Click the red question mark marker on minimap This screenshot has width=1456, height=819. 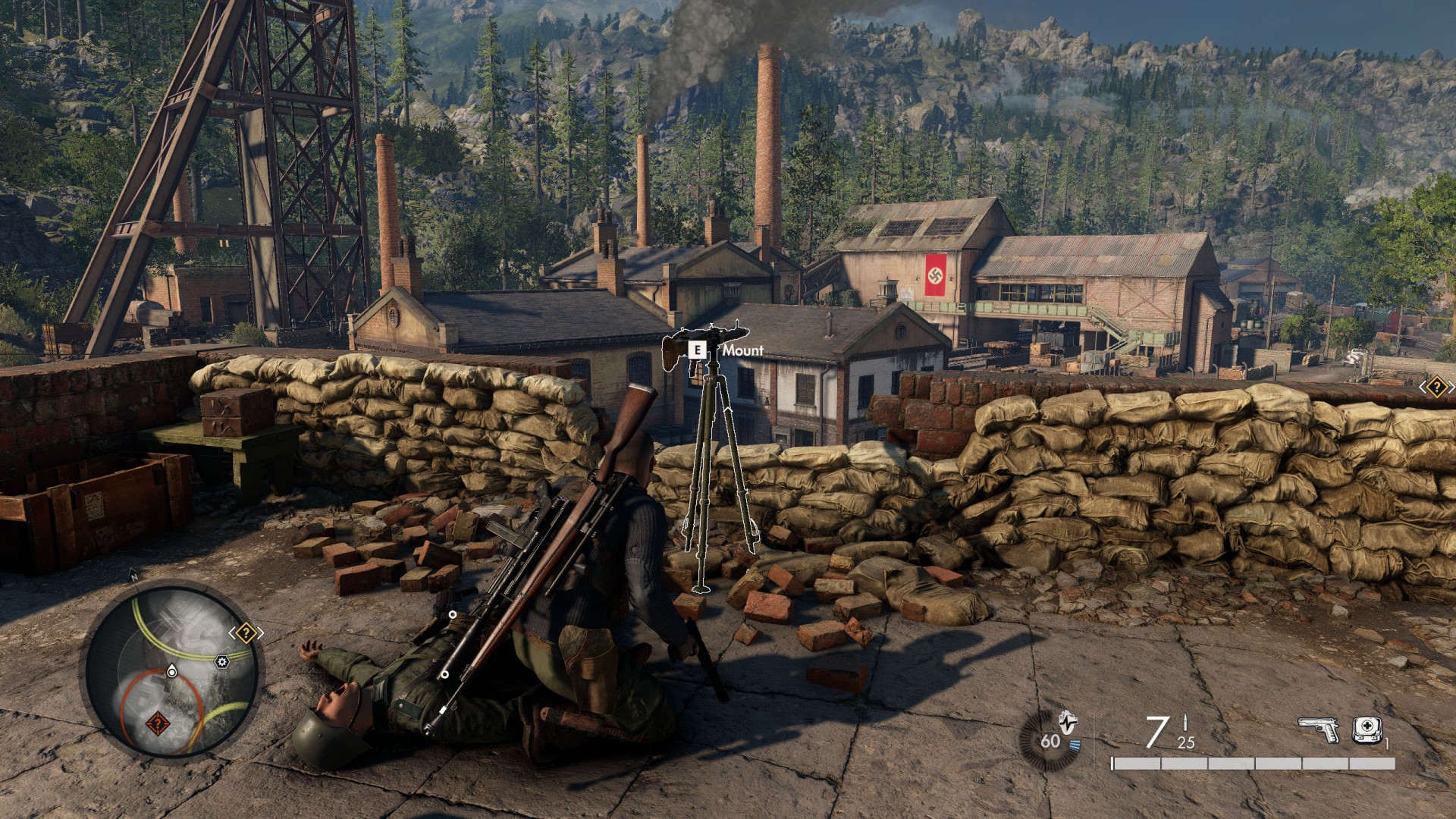click(157, 723)
